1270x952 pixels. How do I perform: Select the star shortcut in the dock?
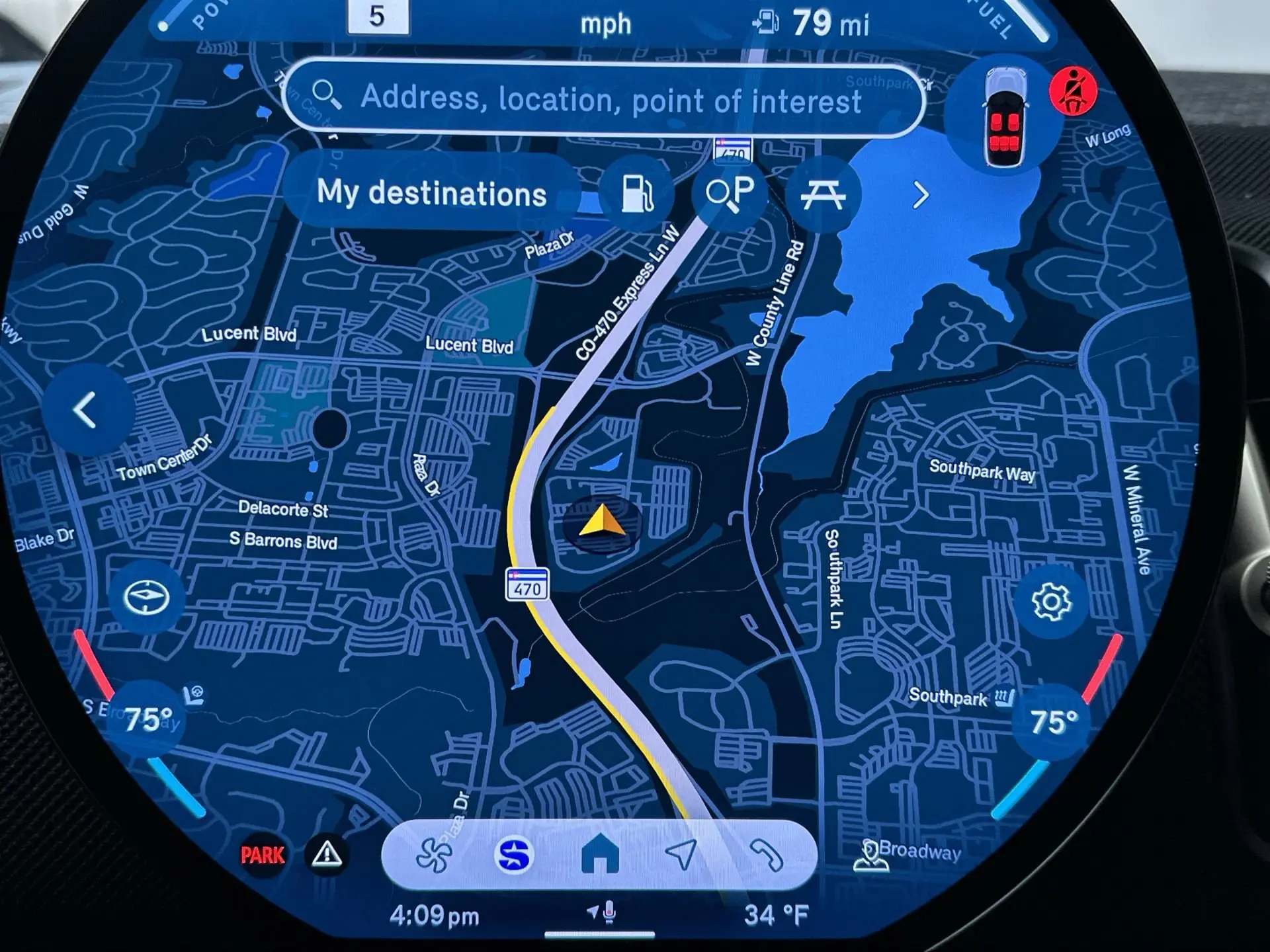515,855
